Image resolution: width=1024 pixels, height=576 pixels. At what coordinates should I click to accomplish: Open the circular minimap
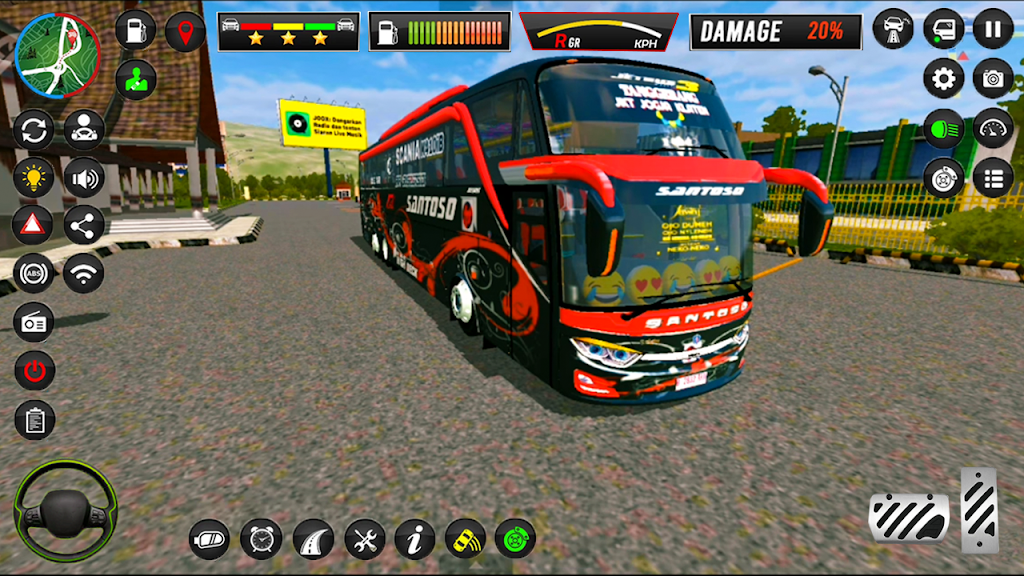pyautogui.click(x=57, y=54)
